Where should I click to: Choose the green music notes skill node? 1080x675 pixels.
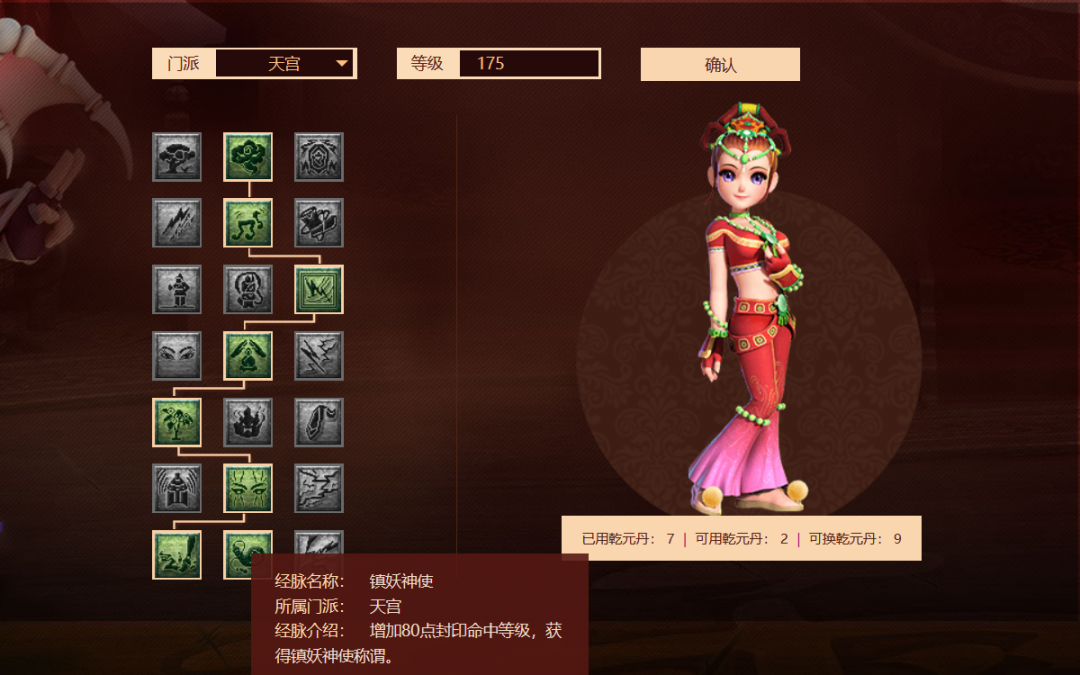[248, 223]
